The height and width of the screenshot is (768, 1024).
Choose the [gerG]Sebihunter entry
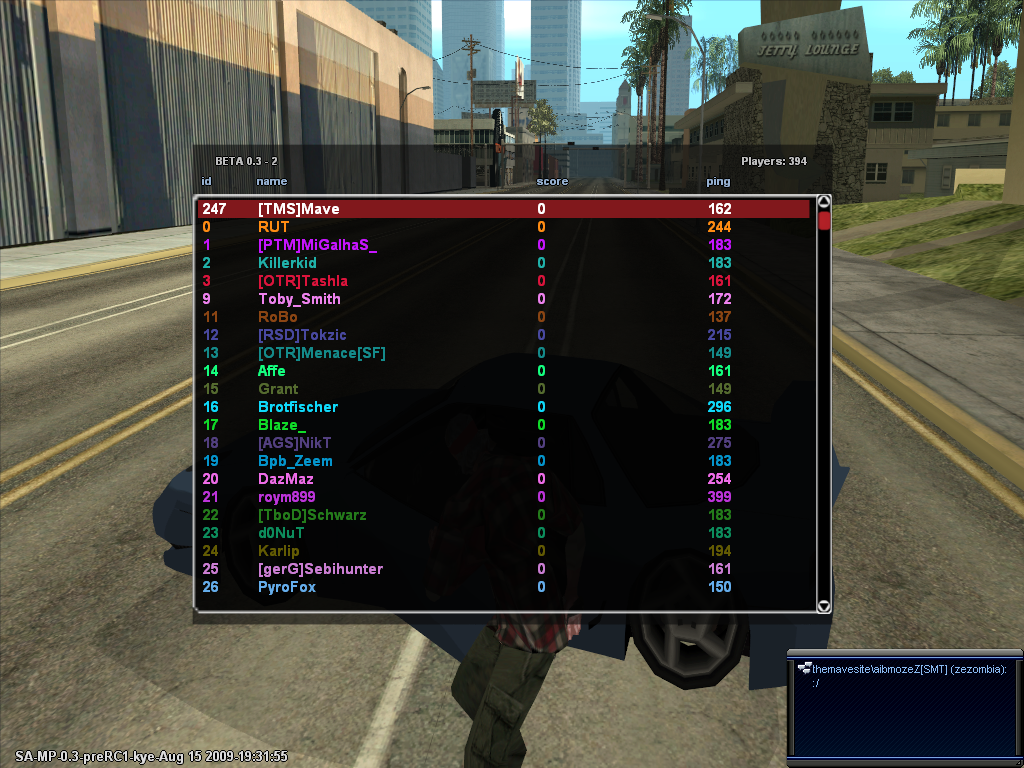click(x=320, y=569)
